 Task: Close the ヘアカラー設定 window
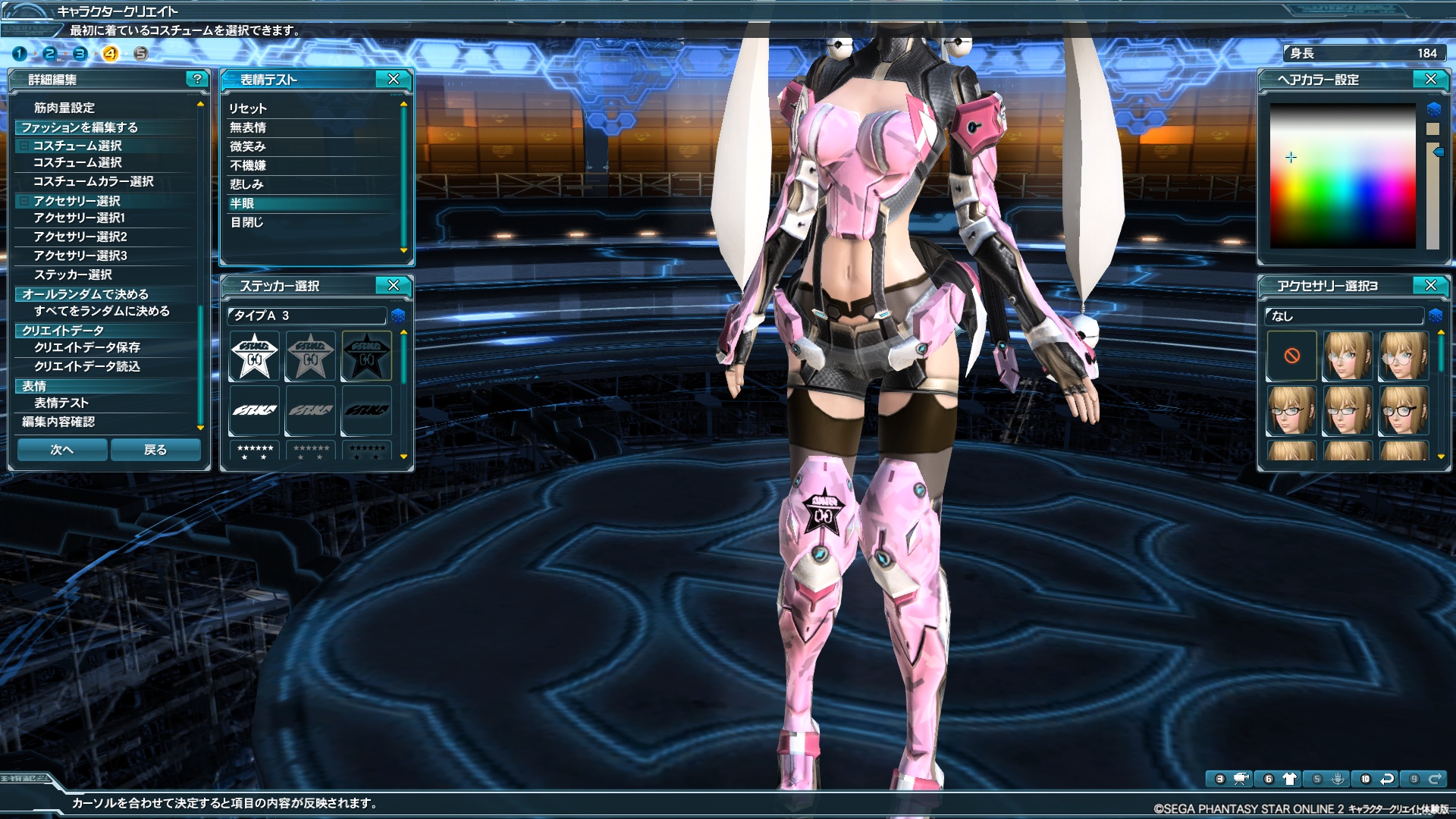click(1431, 79)
